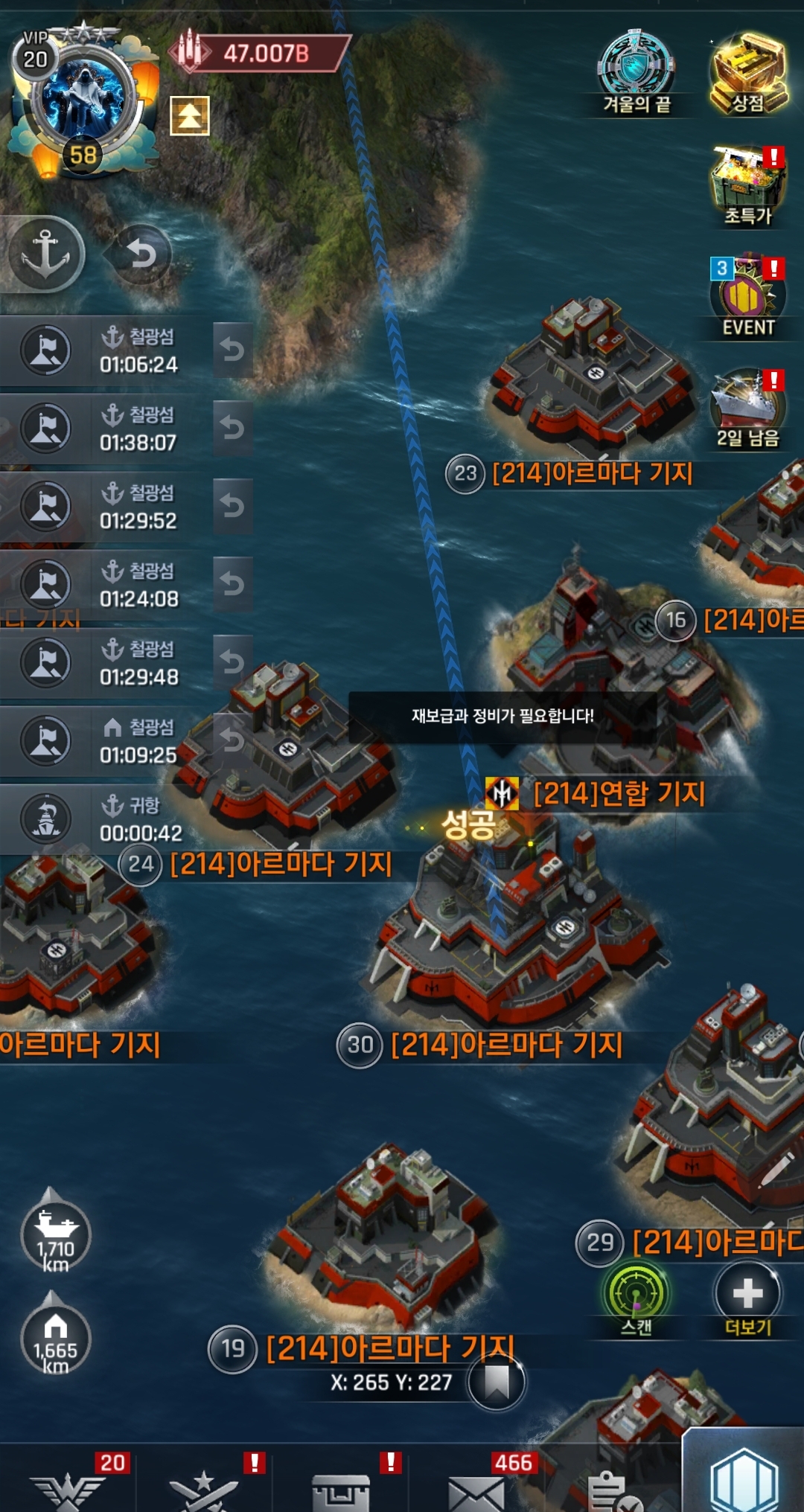Open the winged emblem menu with 20 badge

pos(68,1490)
